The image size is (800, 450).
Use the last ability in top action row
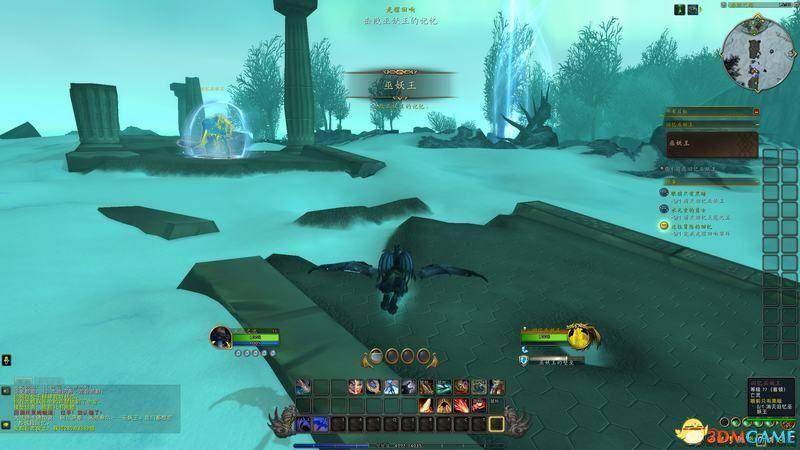click(496, 386)
